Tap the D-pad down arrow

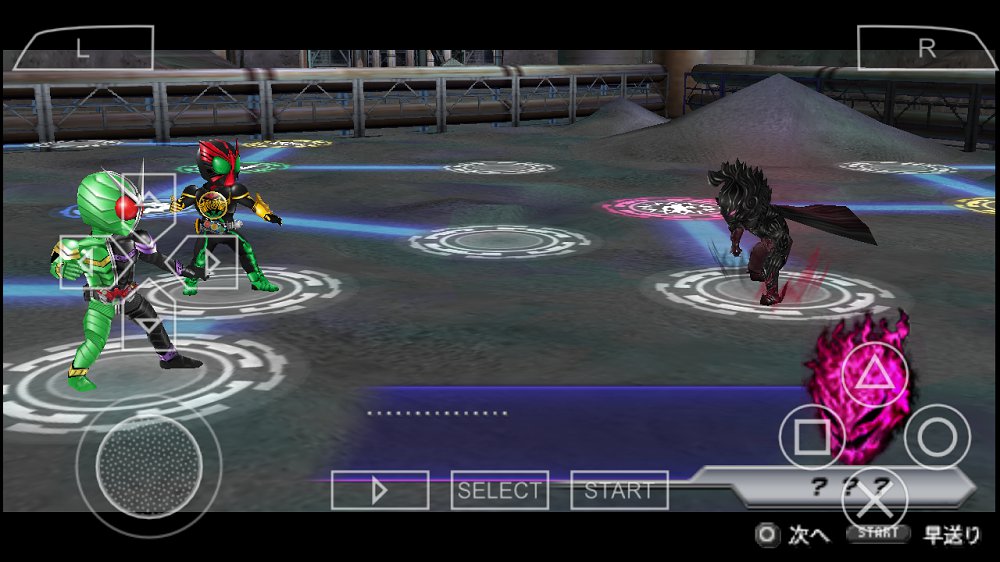tap(147, 322)
